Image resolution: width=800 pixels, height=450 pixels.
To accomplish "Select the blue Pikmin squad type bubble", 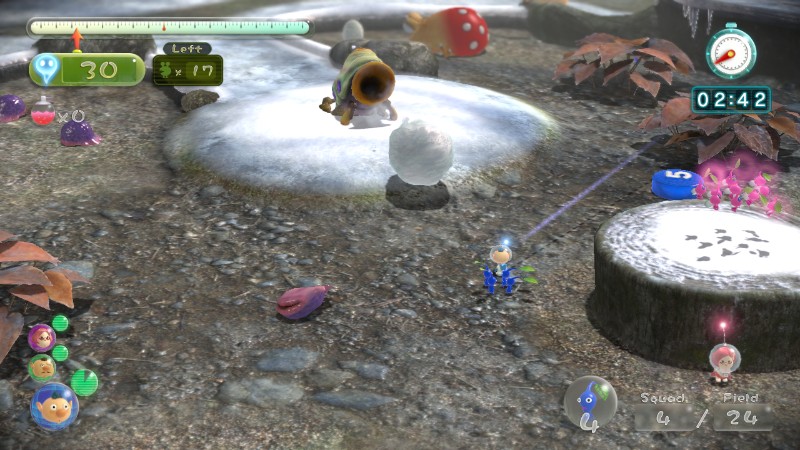I will (x=589, y=402).
